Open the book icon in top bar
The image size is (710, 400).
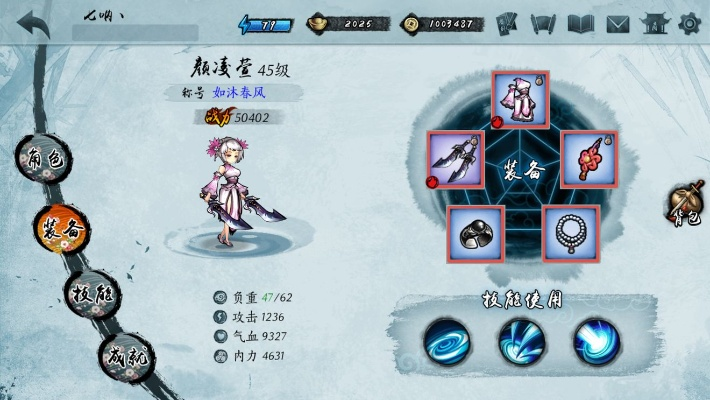click(581, 22)
